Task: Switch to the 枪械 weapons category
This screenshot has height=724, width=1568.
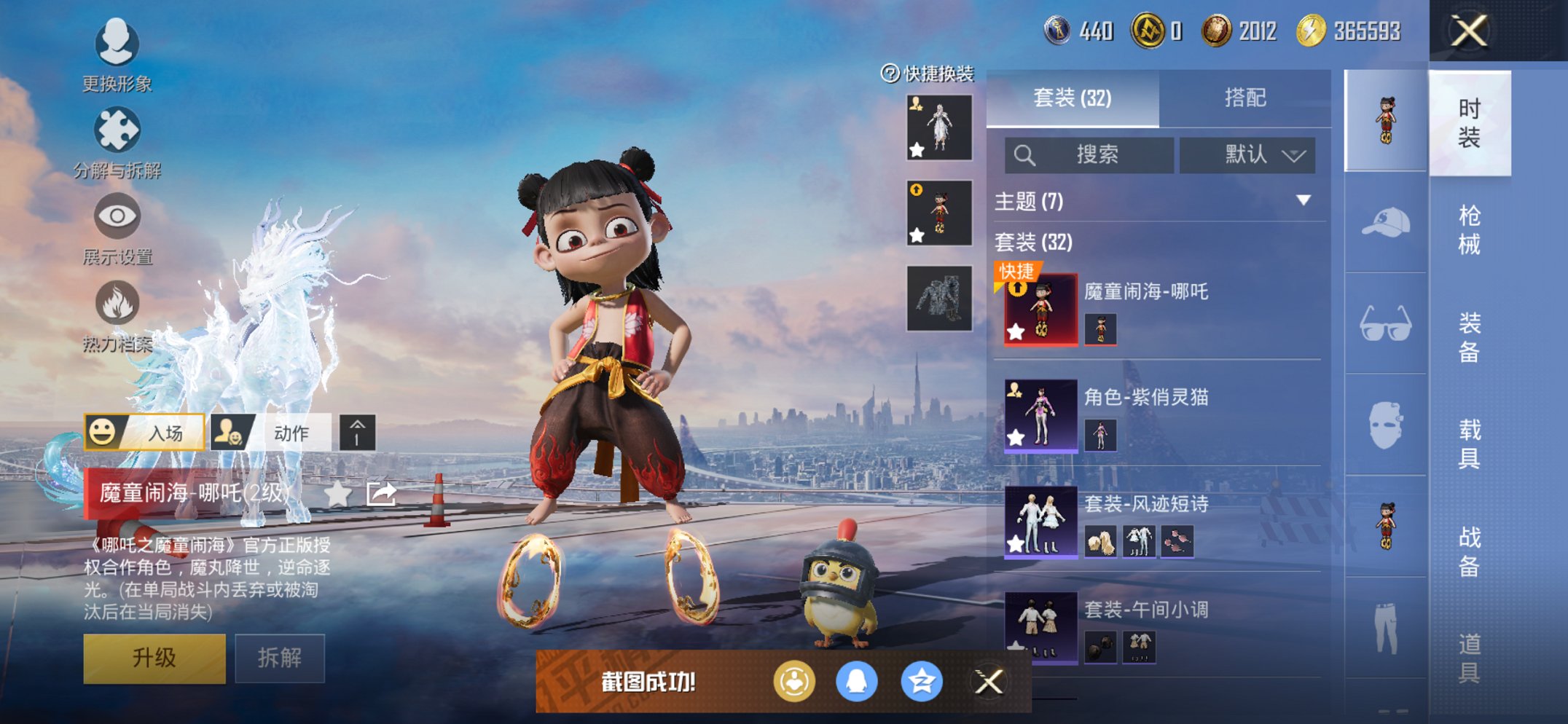Action: pos(1469,229)
